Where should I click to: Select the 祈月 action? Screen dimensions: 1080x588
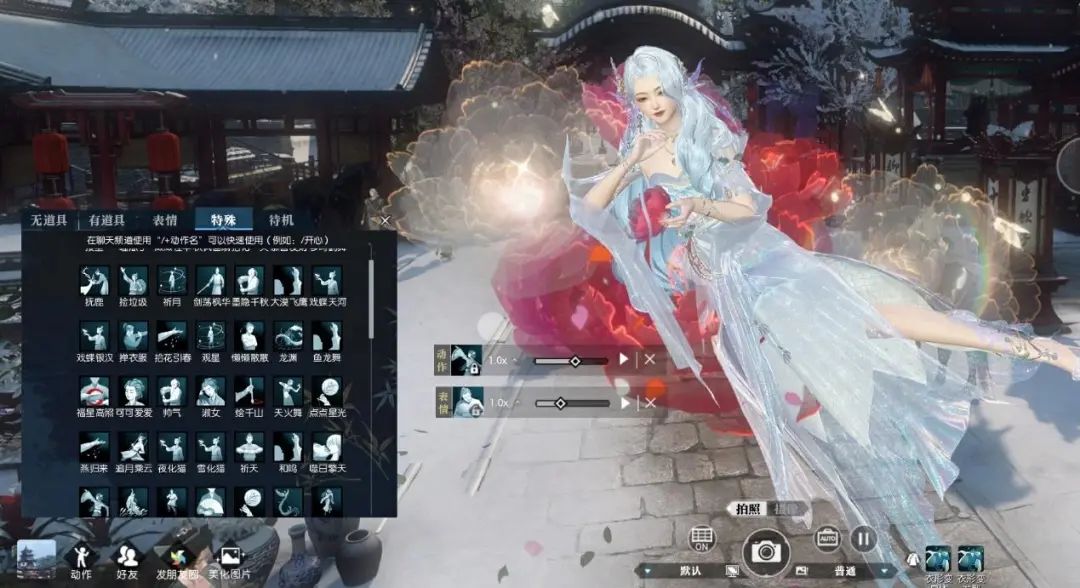172,281
